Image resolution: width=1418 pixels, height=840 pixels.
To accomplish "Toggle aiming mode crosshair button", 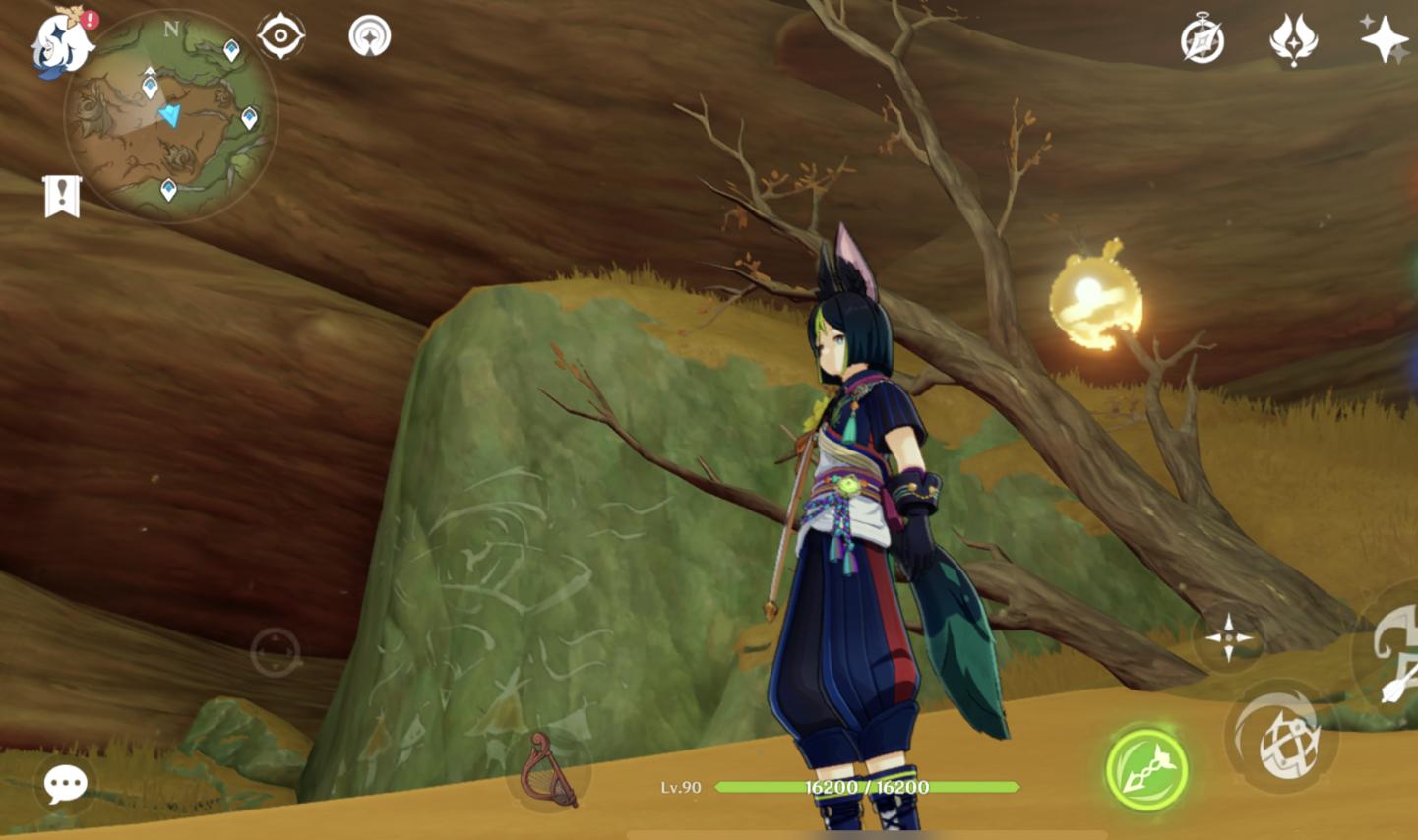I will 1228,638.
